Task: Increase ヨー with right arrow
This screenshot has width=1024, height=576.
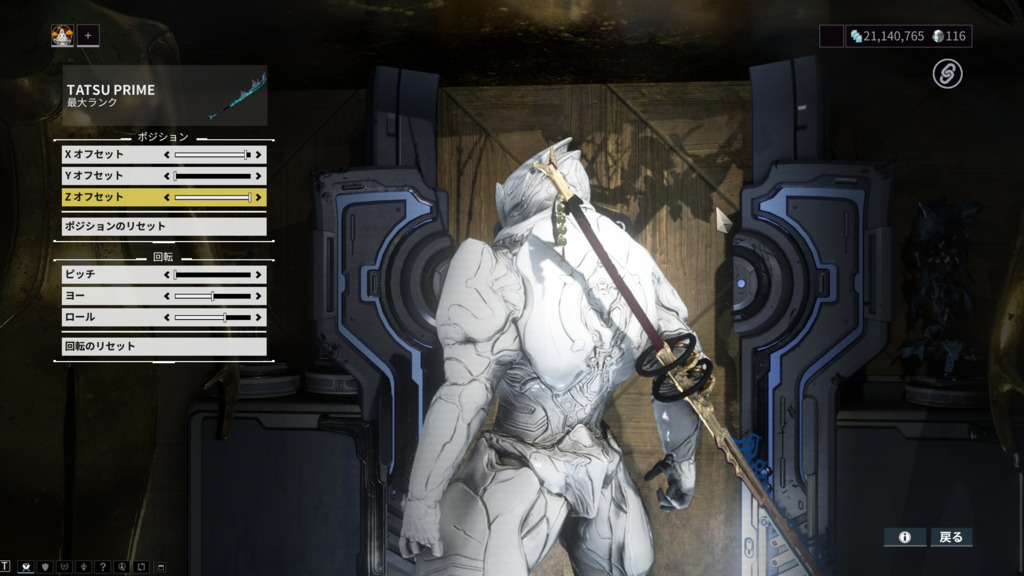Action: coord(259,296)
